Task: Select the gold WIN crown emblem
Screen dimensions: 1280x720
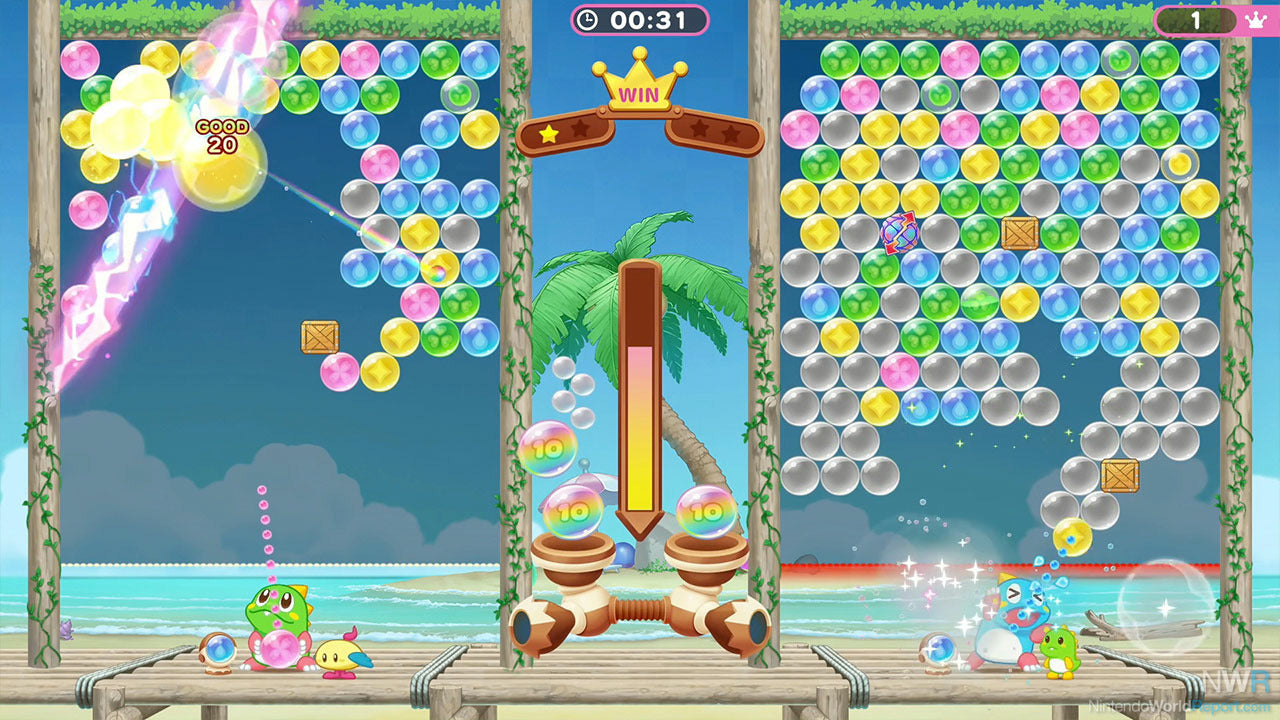Action: (639, 92)
